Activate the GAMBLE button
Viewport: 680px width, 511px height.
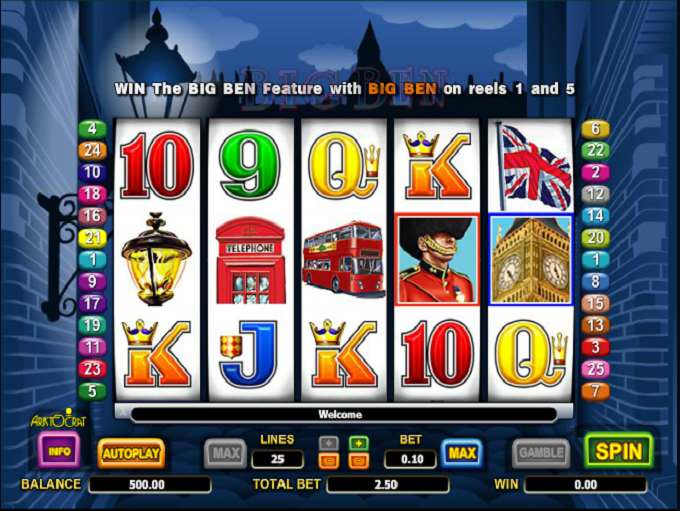pyautogui.click(x=541, y=453)
